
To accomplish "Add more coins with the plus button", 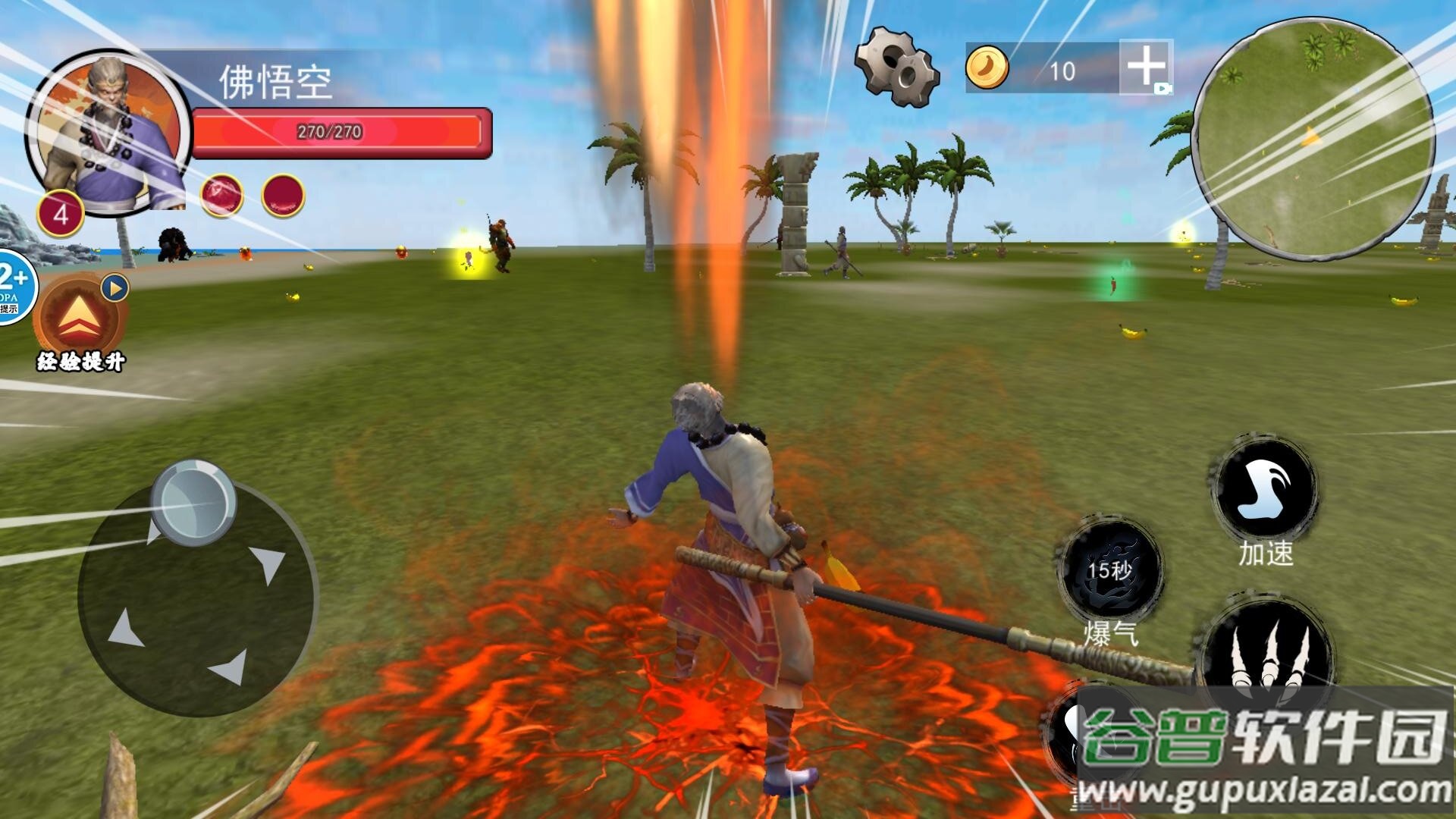I will [x=1146, y=67].
